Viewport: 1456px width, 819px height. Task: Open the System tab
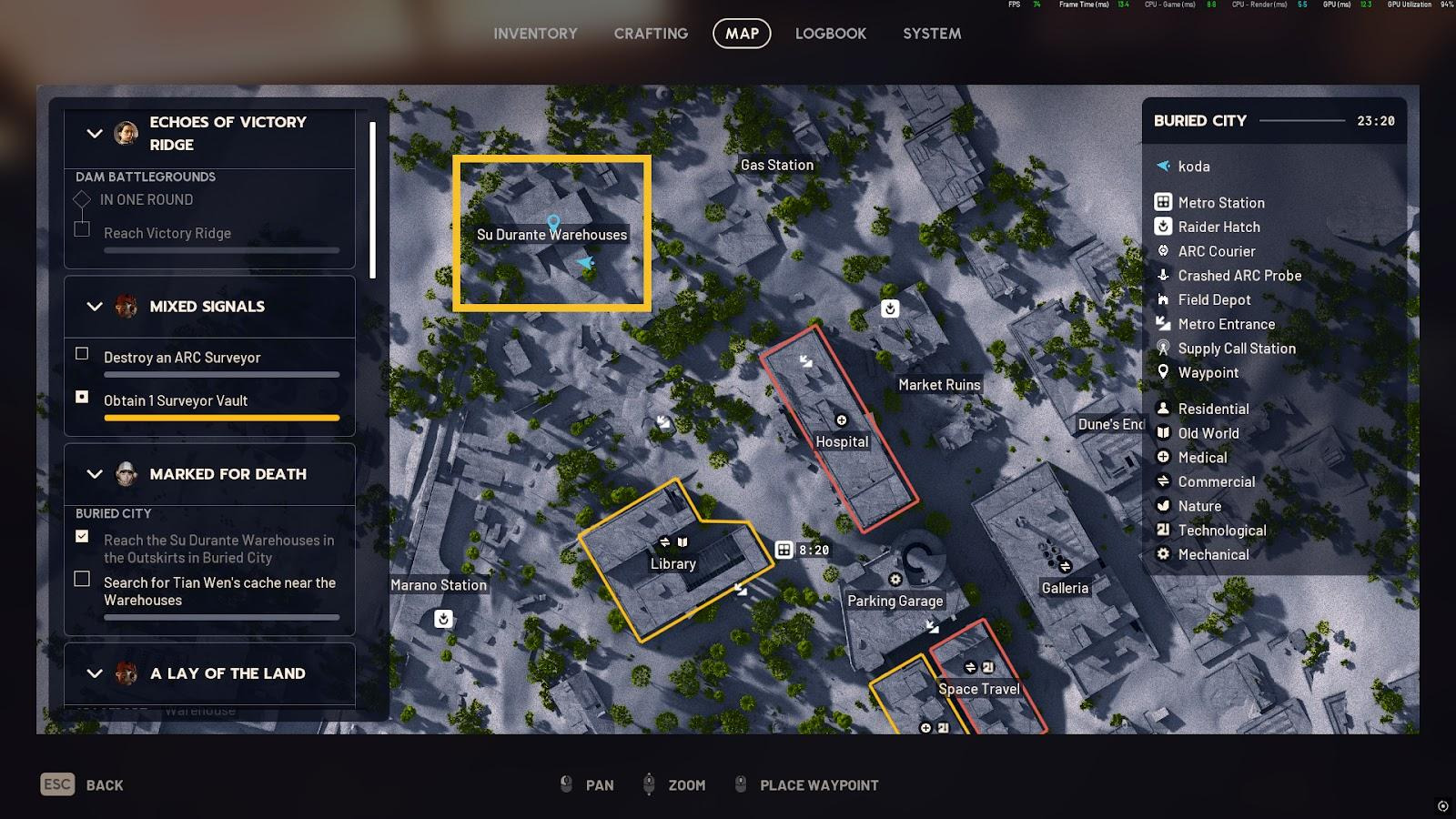[931, 34]
